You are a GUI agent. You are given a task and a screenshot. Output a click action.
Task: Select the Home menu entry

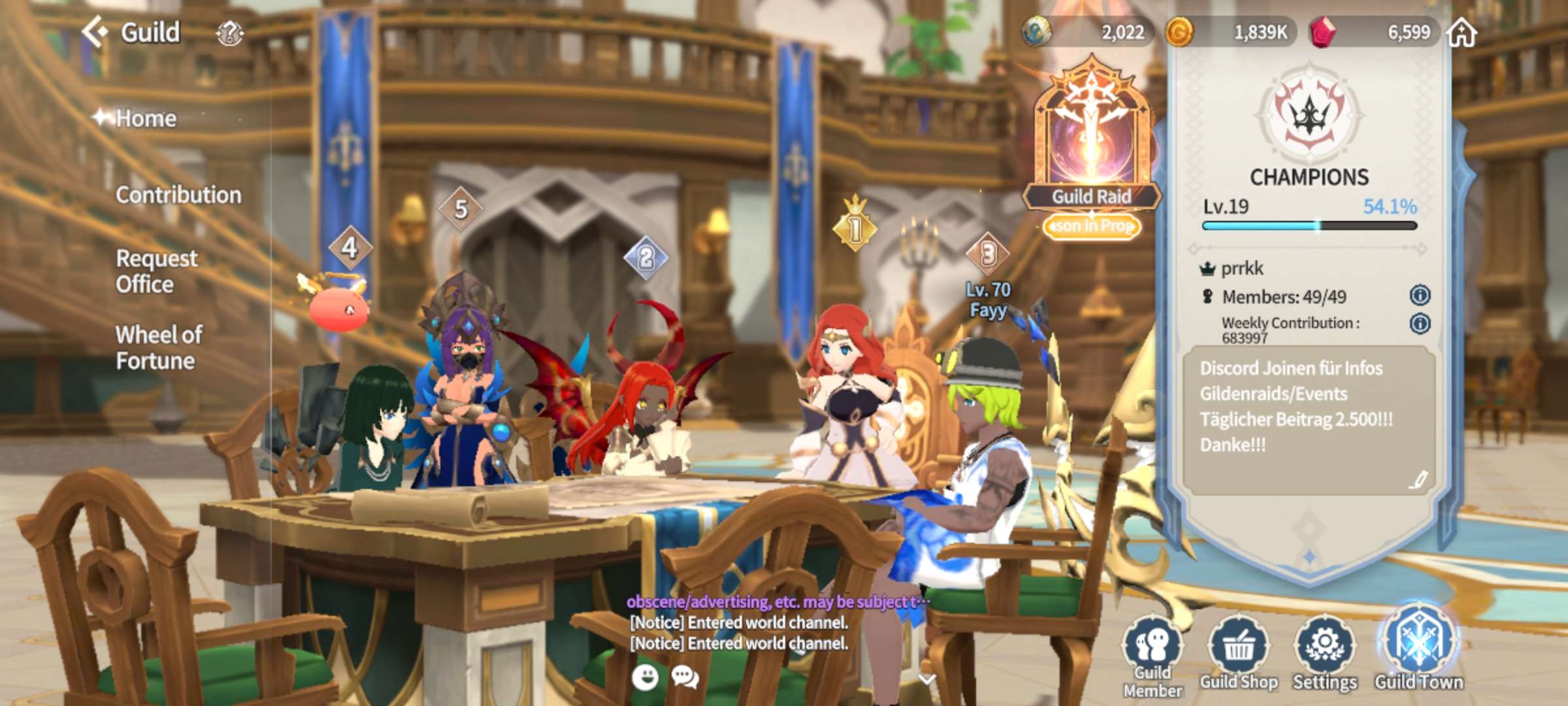pyautogui.click(x=146, y=118)
